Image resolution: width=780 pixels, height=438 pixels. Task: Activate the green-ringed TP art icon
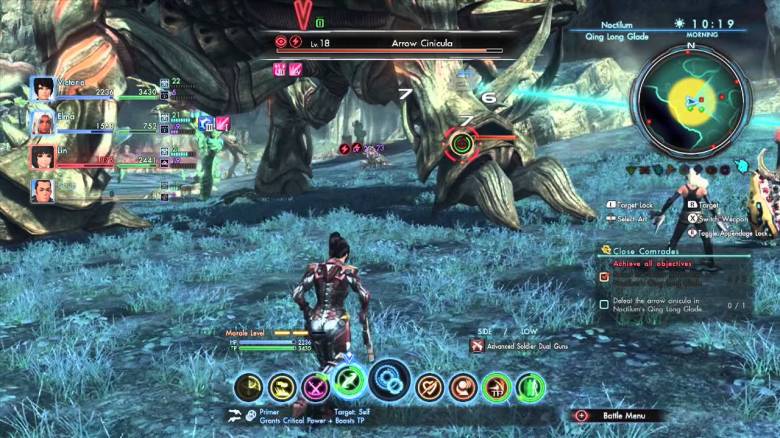[497, 387]
